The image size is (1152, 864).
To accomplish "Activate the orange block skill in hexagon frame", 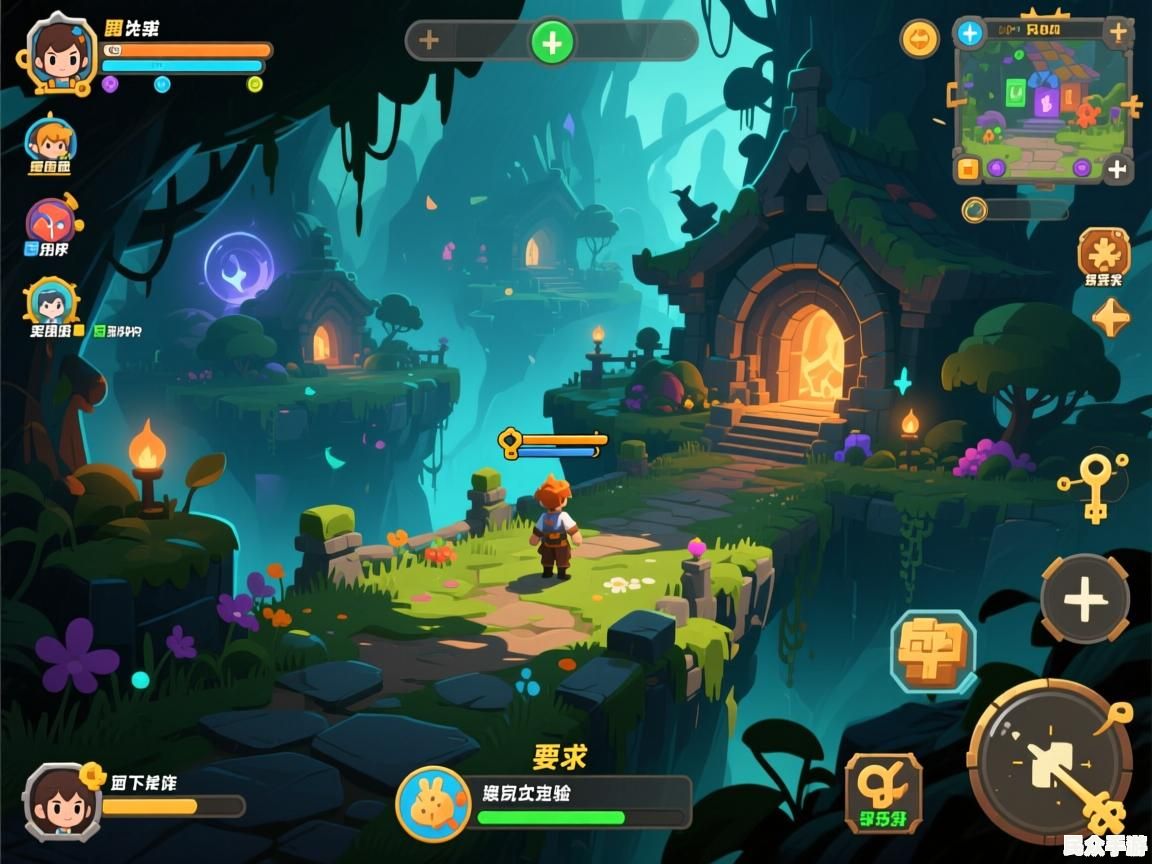I will click(932, 651).
